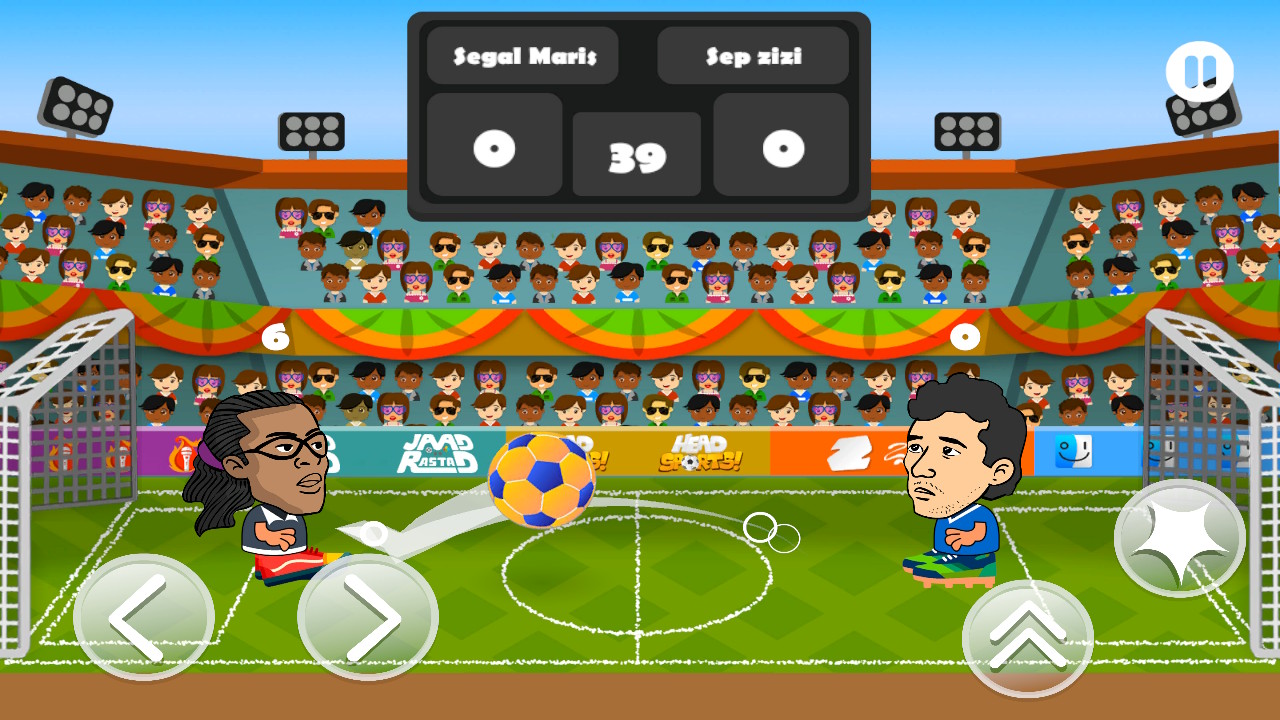This screenshot has height=720, width=1280.
Task: Open the Sep zizi team name panel
Action: tap(753, 56)
